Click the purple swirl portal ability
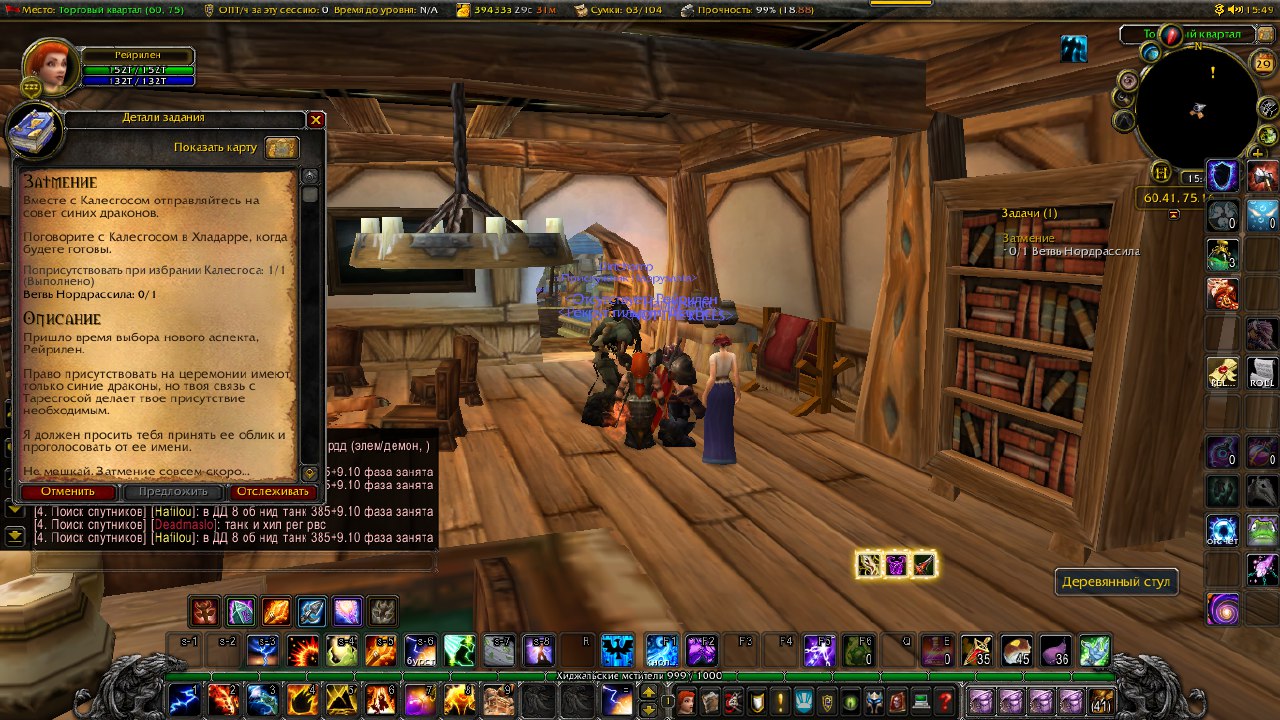The height and width of the screenshot is (720, 1280). click(x=1222, y=607)
